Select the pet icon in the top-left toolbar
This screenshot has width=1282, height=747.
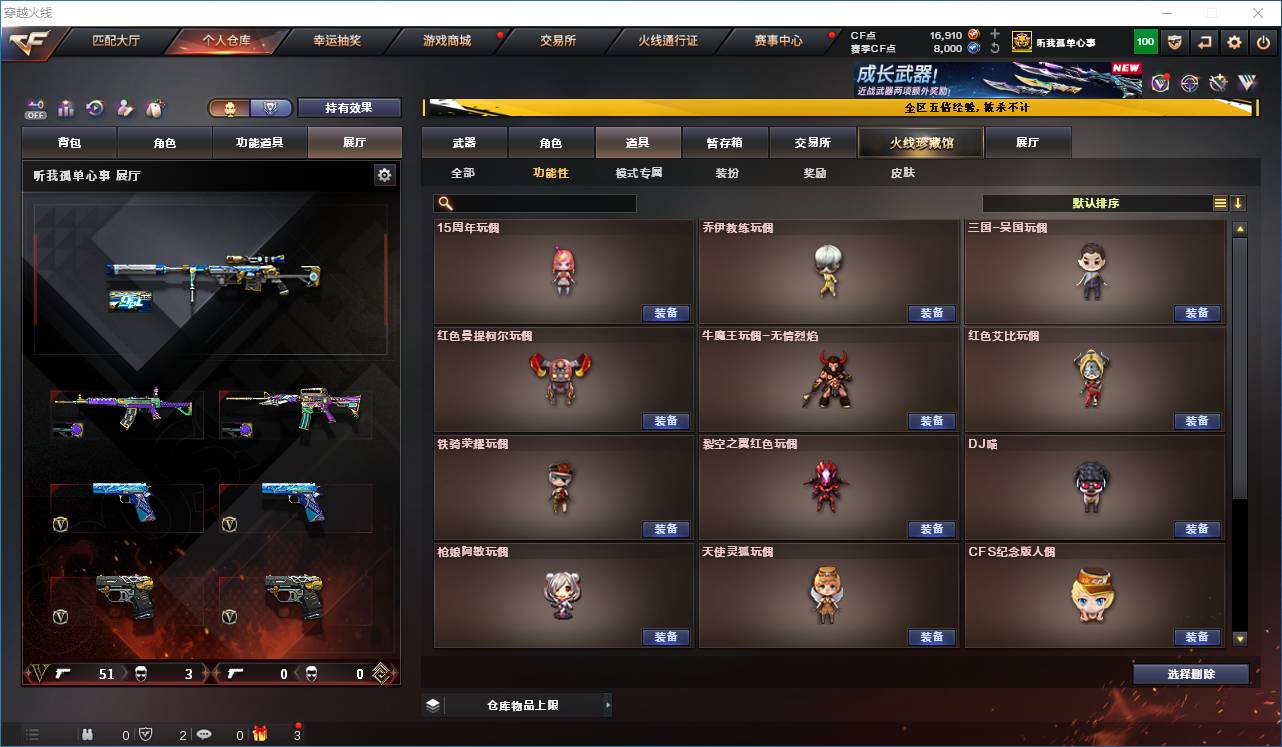153,110
